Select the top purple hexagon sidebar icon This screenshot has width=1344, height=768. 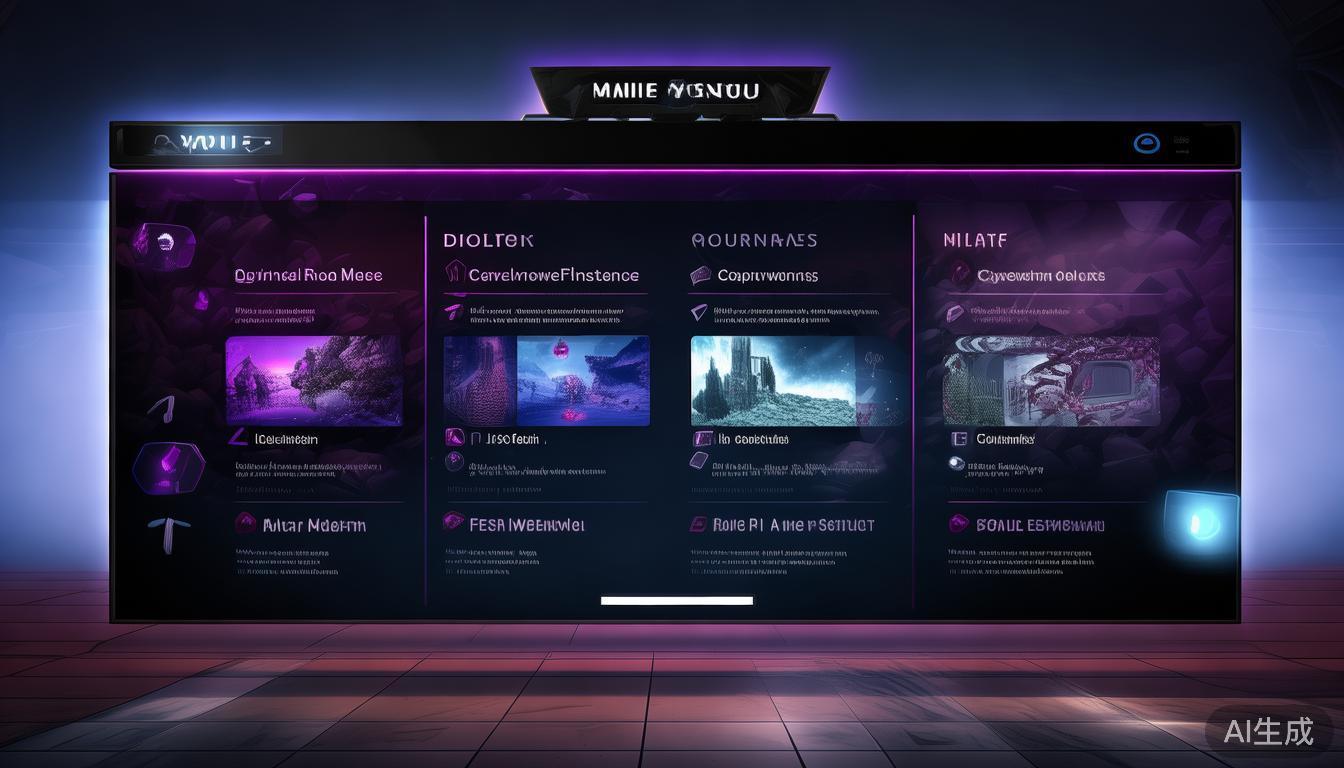point(163,240)
